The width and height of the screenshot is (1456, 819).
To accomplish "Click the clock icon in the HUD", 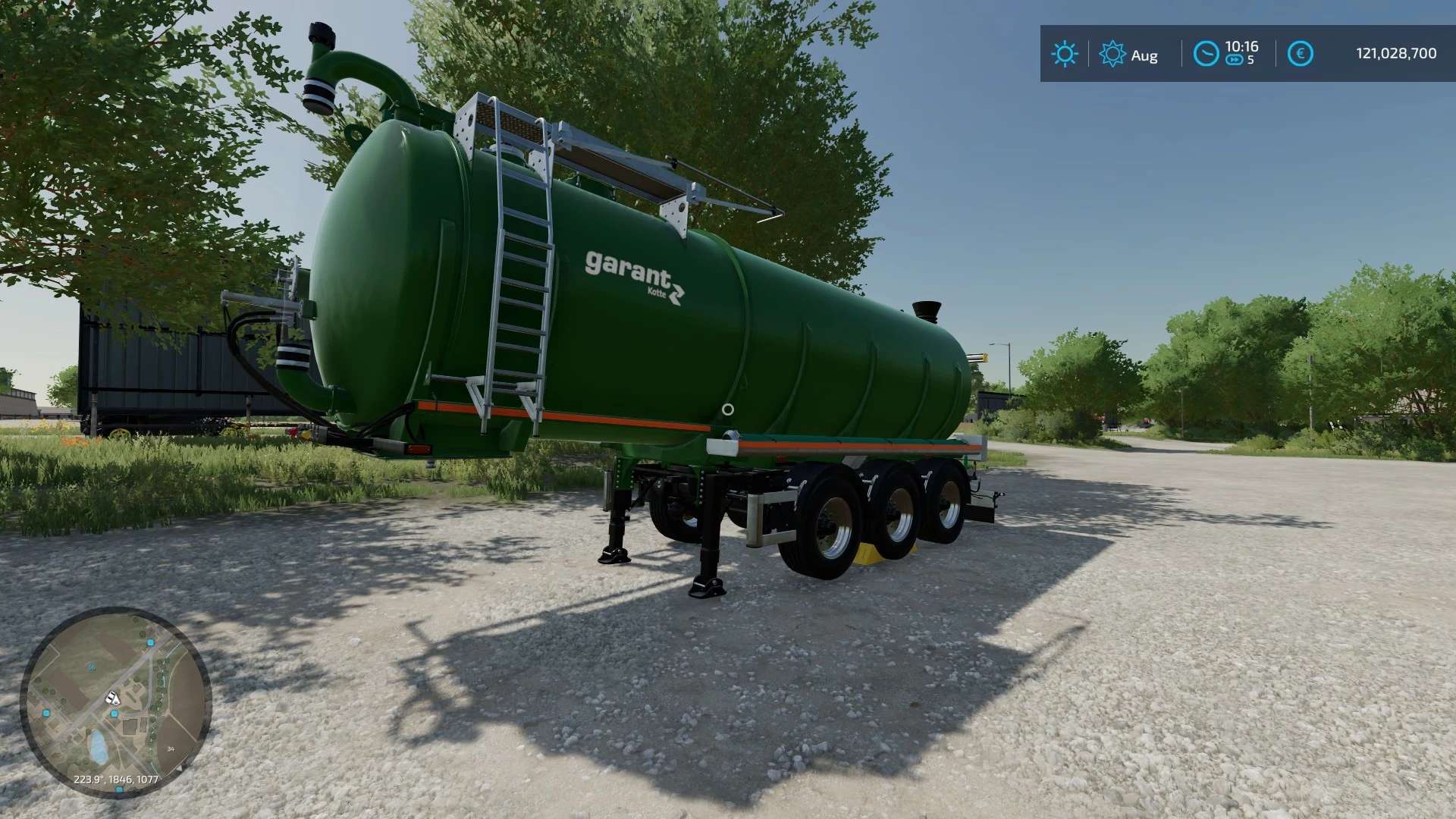I will (x=1206, y=54).
